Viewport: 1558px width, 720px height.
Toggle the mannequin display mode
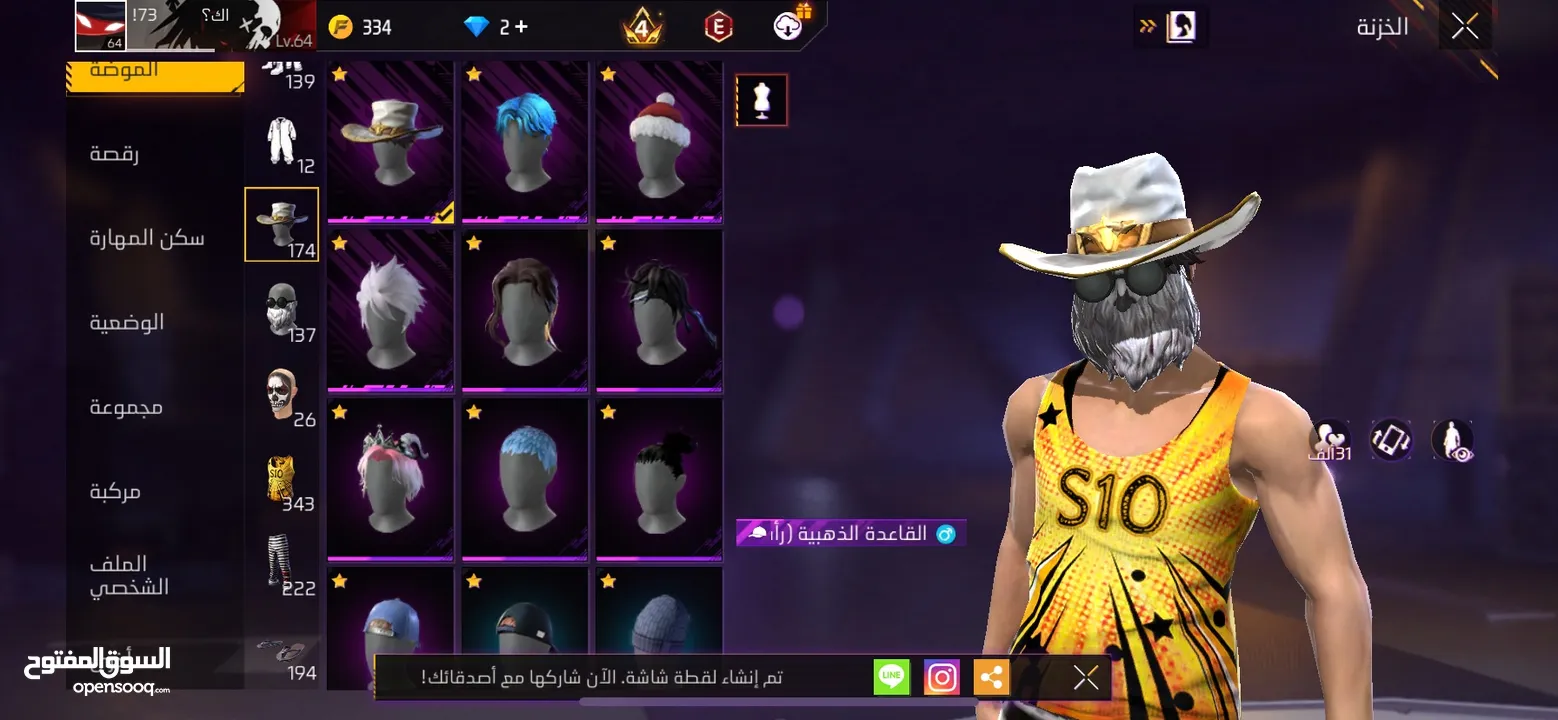(761, 100)
